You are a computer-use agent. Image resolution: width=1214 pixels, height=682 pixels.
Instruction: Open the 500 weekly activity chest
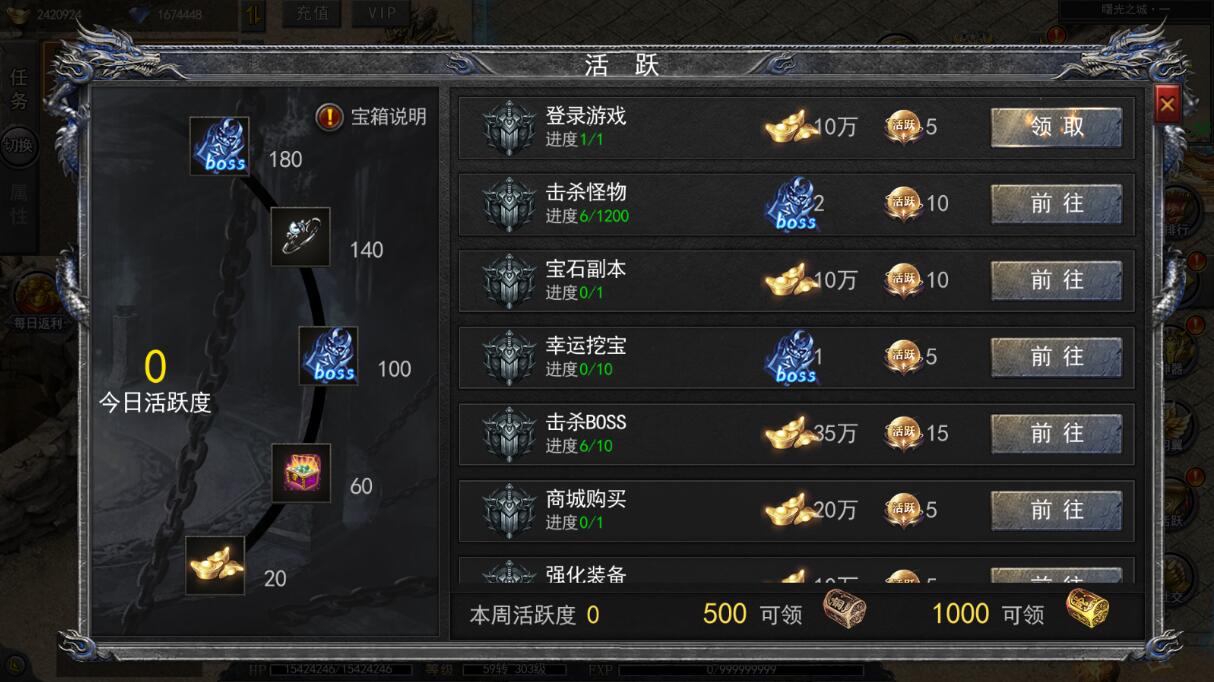tap(844, 609)
